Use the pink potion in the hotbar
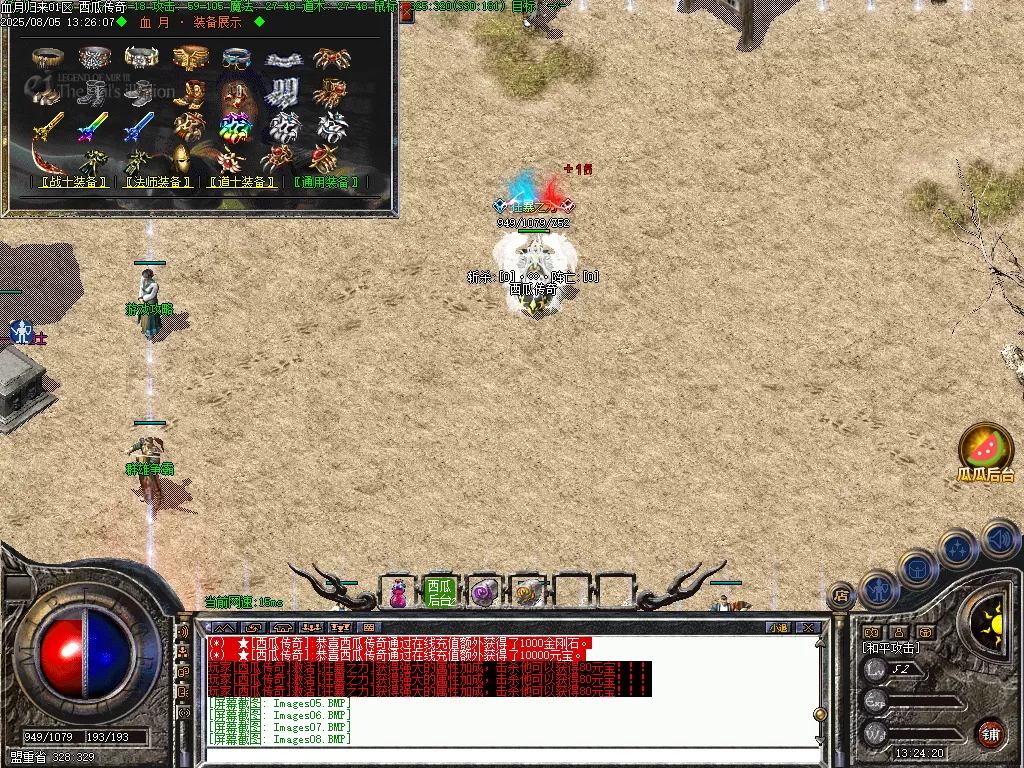The height and width of the screenshot is (768, 1024). pos(398,593)
